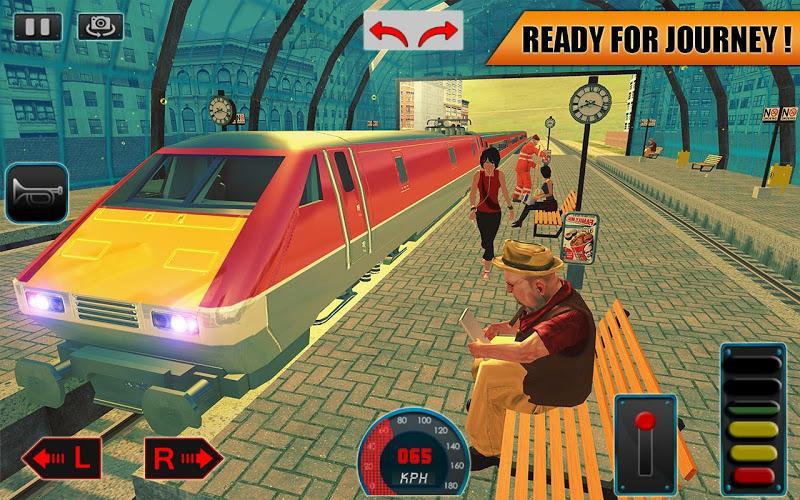This screenshot has height=500, width=800.
Task: Steer with the L left arrow
Action: [60, 460]
